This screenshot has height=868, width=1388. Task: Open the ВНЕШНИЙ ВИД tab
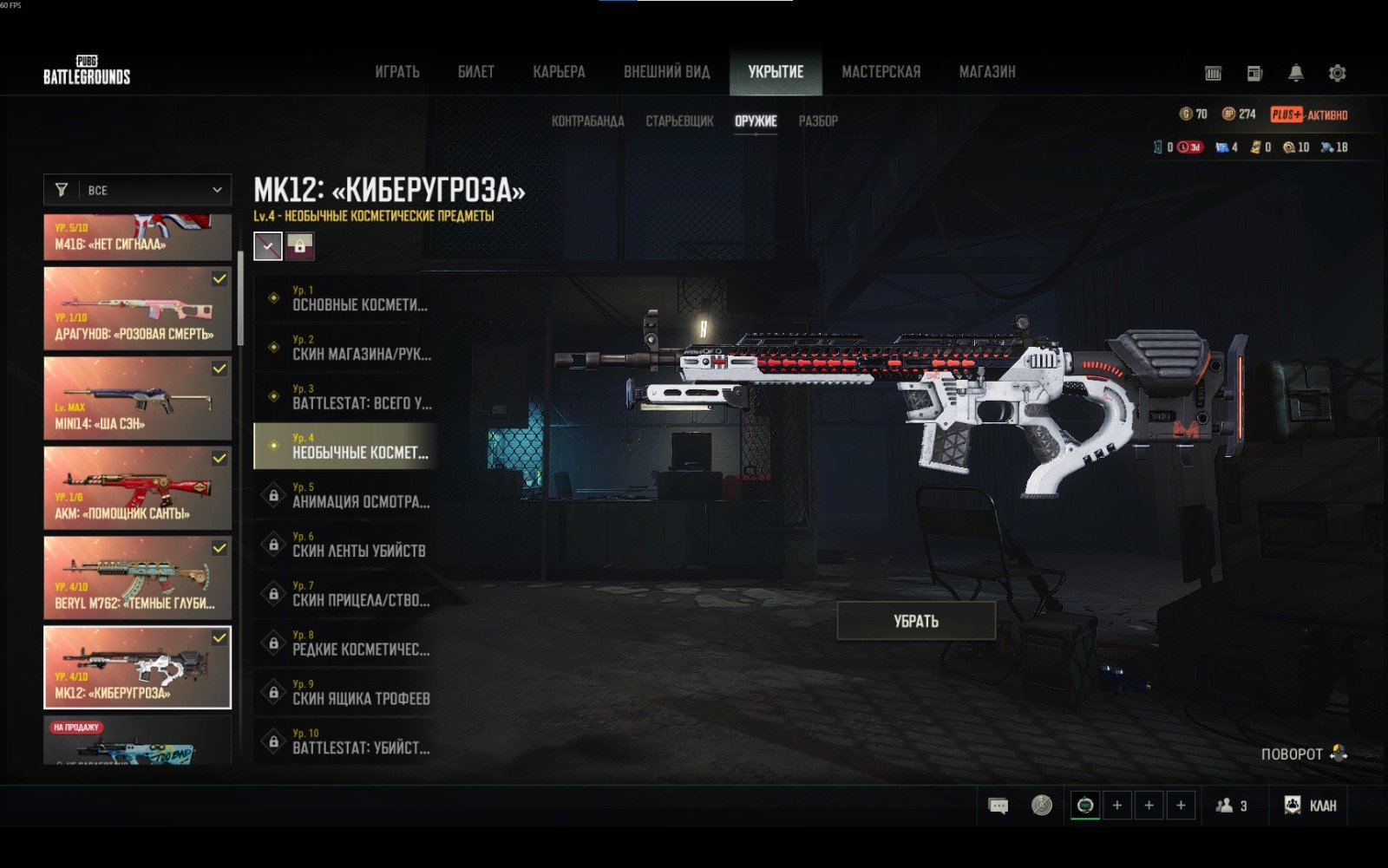click(x=666, y=72)
